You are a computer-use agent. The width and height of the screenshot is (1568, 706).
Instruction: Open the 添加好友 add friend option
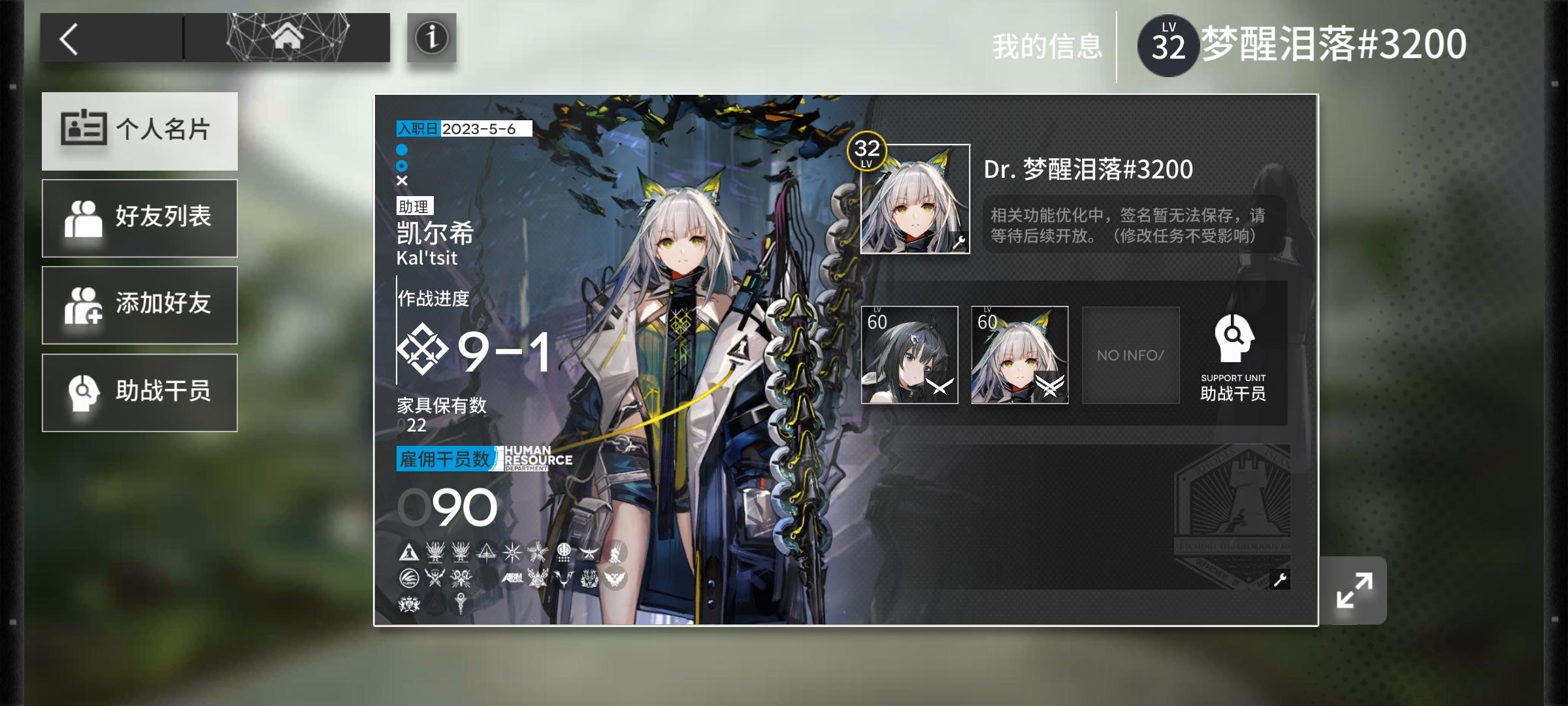point(139,305)
